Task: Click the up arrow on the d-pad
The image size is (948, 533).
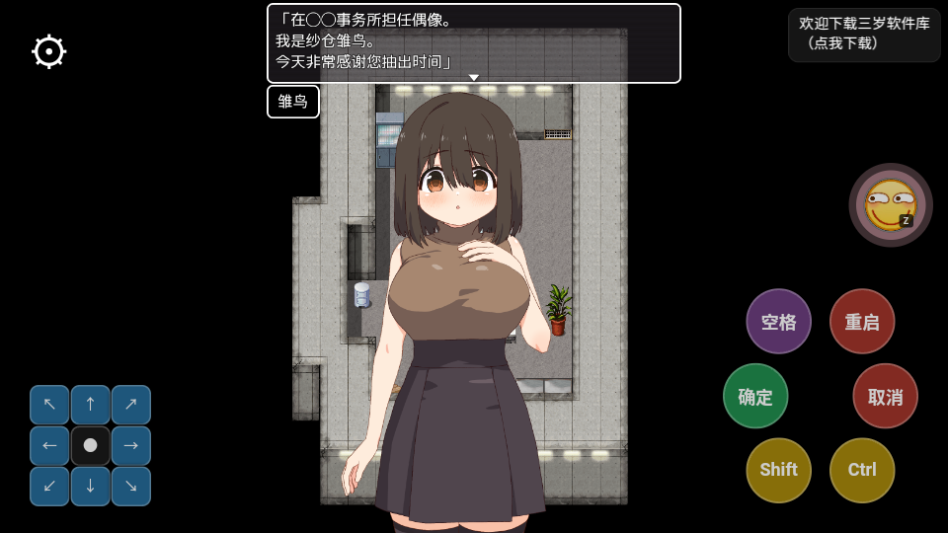Action: coord(90,405)
